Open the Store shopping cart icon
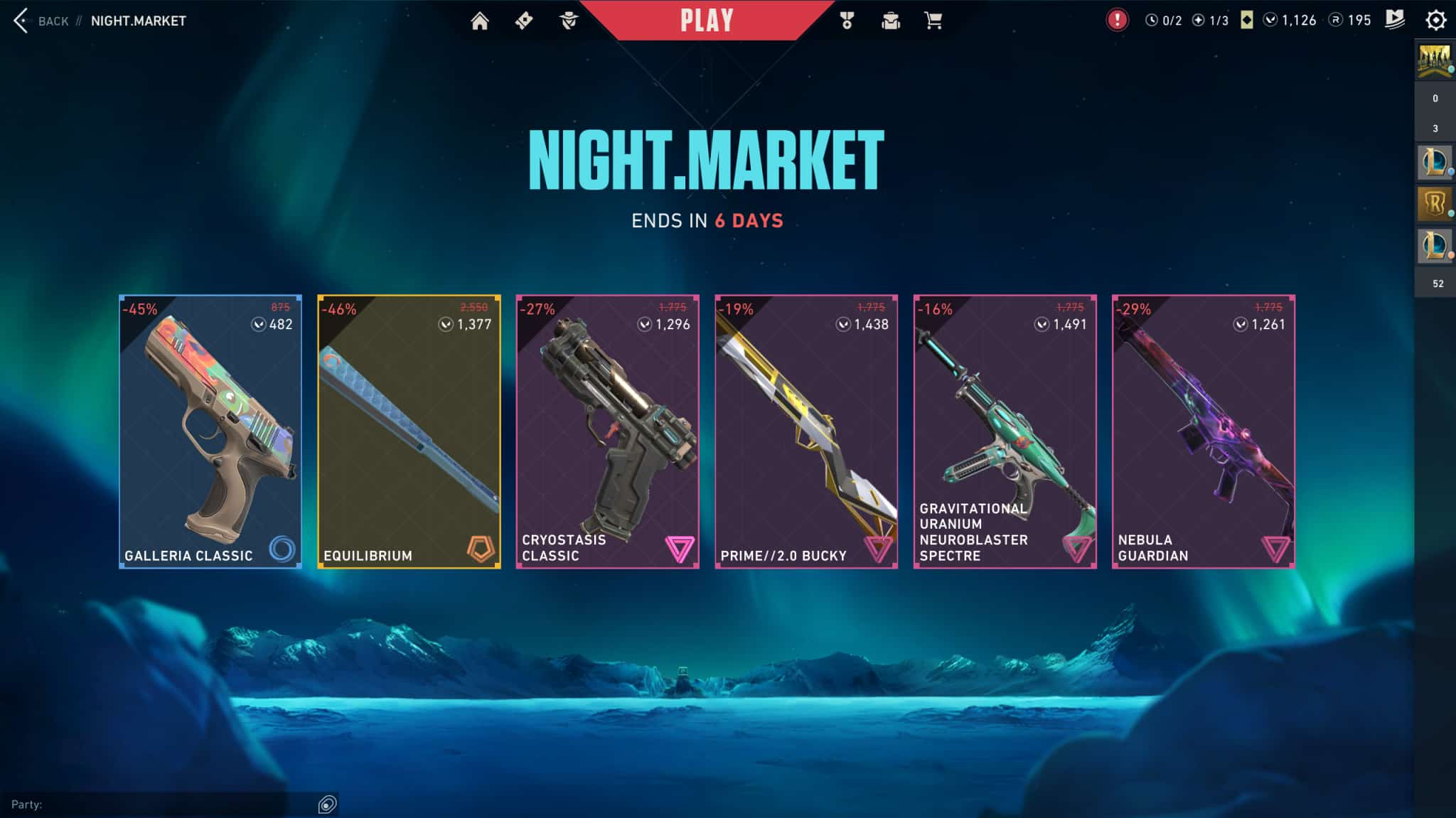1456x818 pixels. [933, 21]
